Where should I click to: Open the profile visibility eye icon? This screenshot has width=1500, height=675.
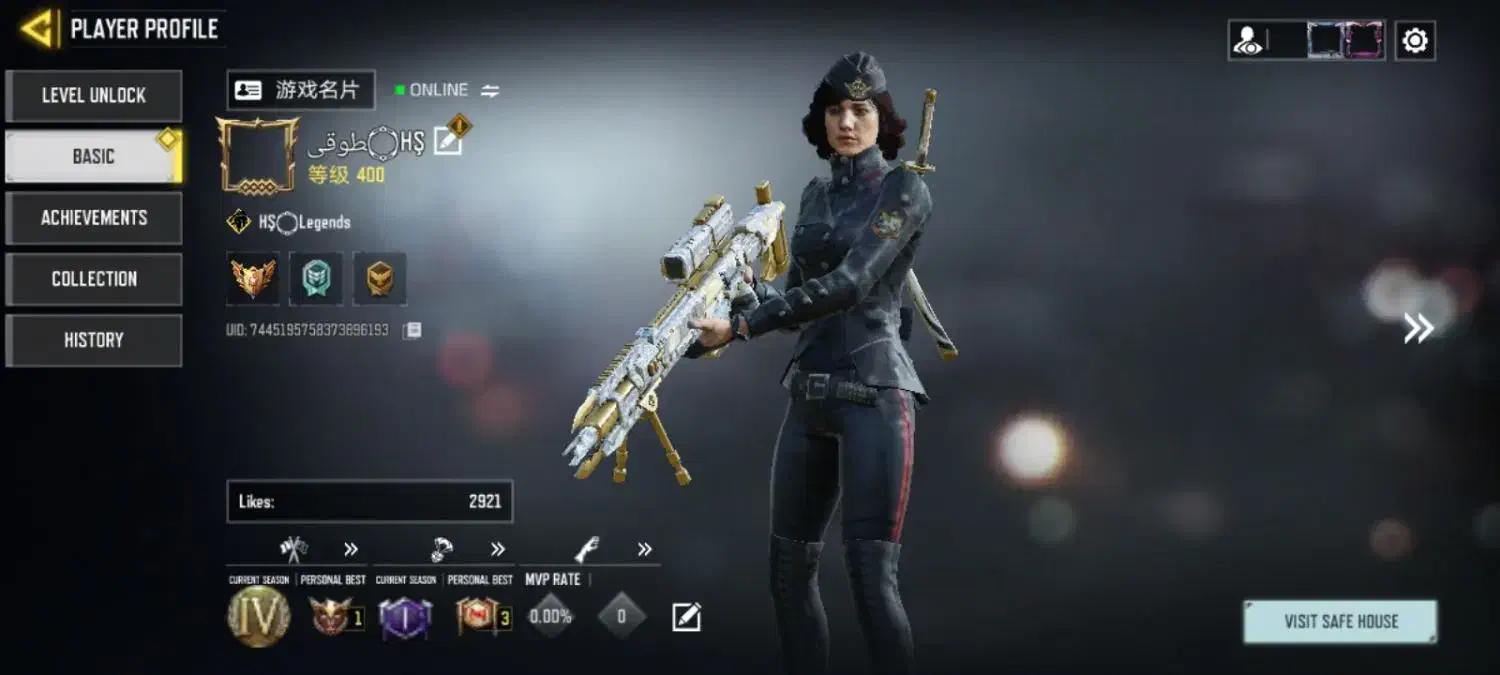[1248, 41]
